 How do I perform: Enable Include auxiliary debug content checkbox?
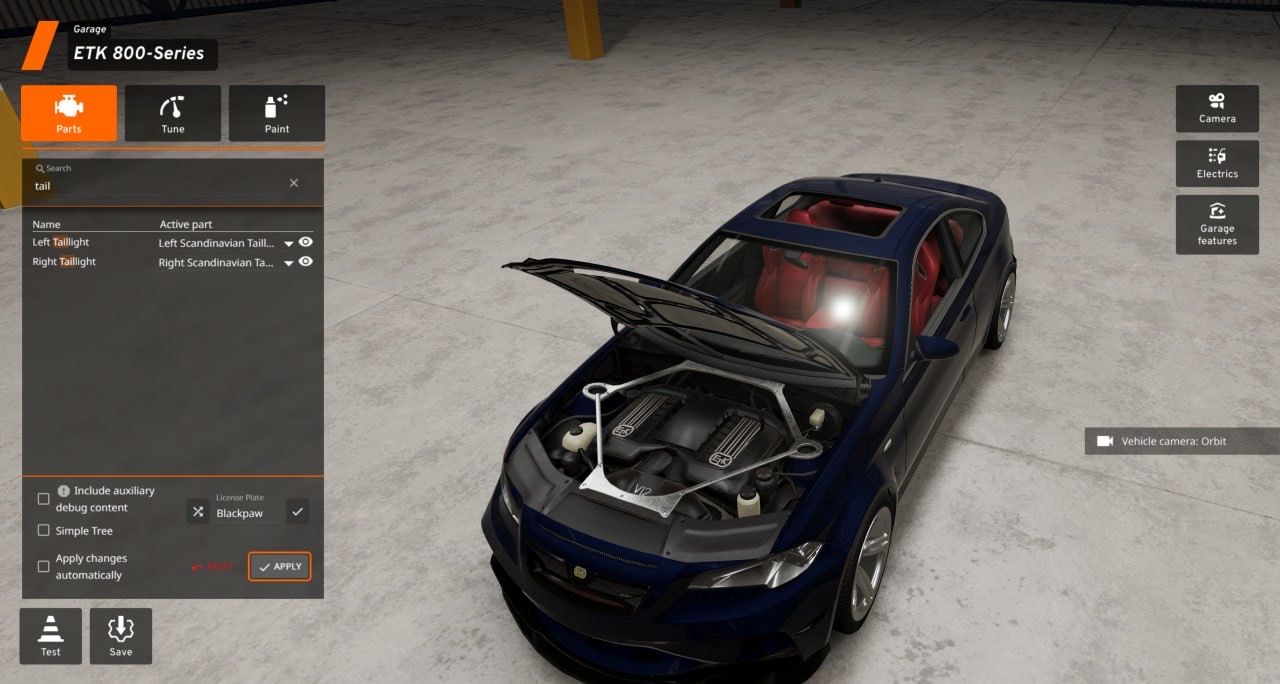click(43, 499)
